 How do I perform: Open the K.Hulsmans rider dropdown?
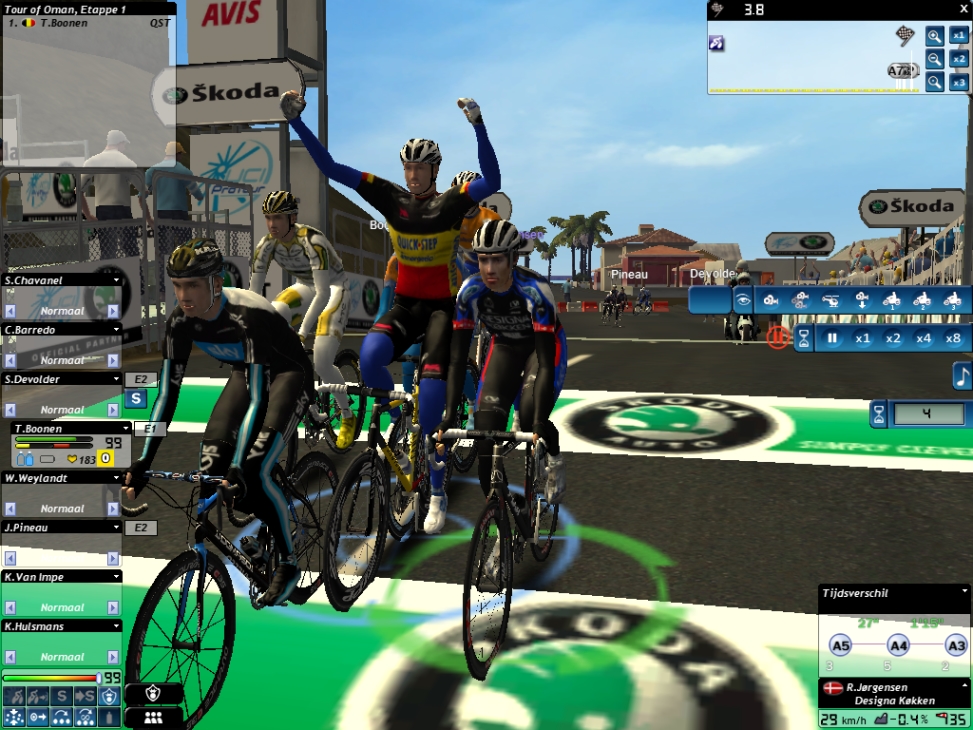pyautogui.click(x=116, y=626)
